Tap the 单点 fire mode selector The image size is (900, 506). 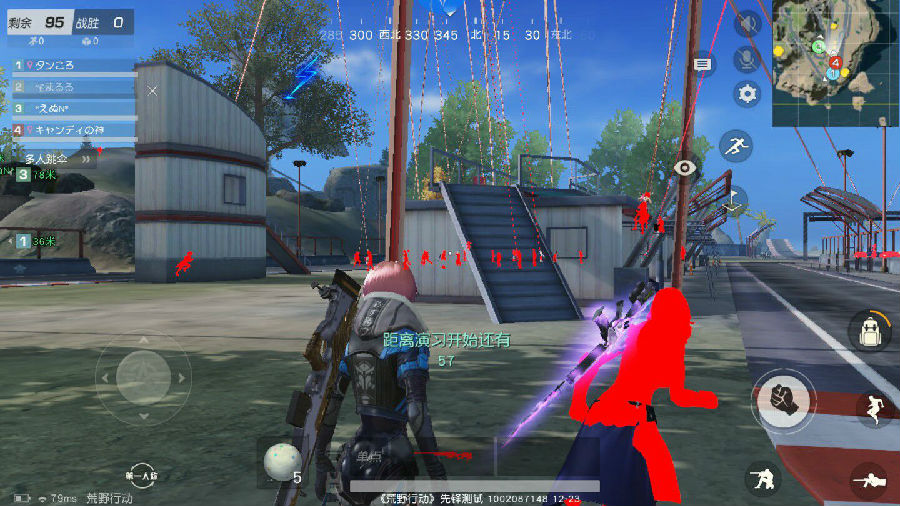(369, 457)
